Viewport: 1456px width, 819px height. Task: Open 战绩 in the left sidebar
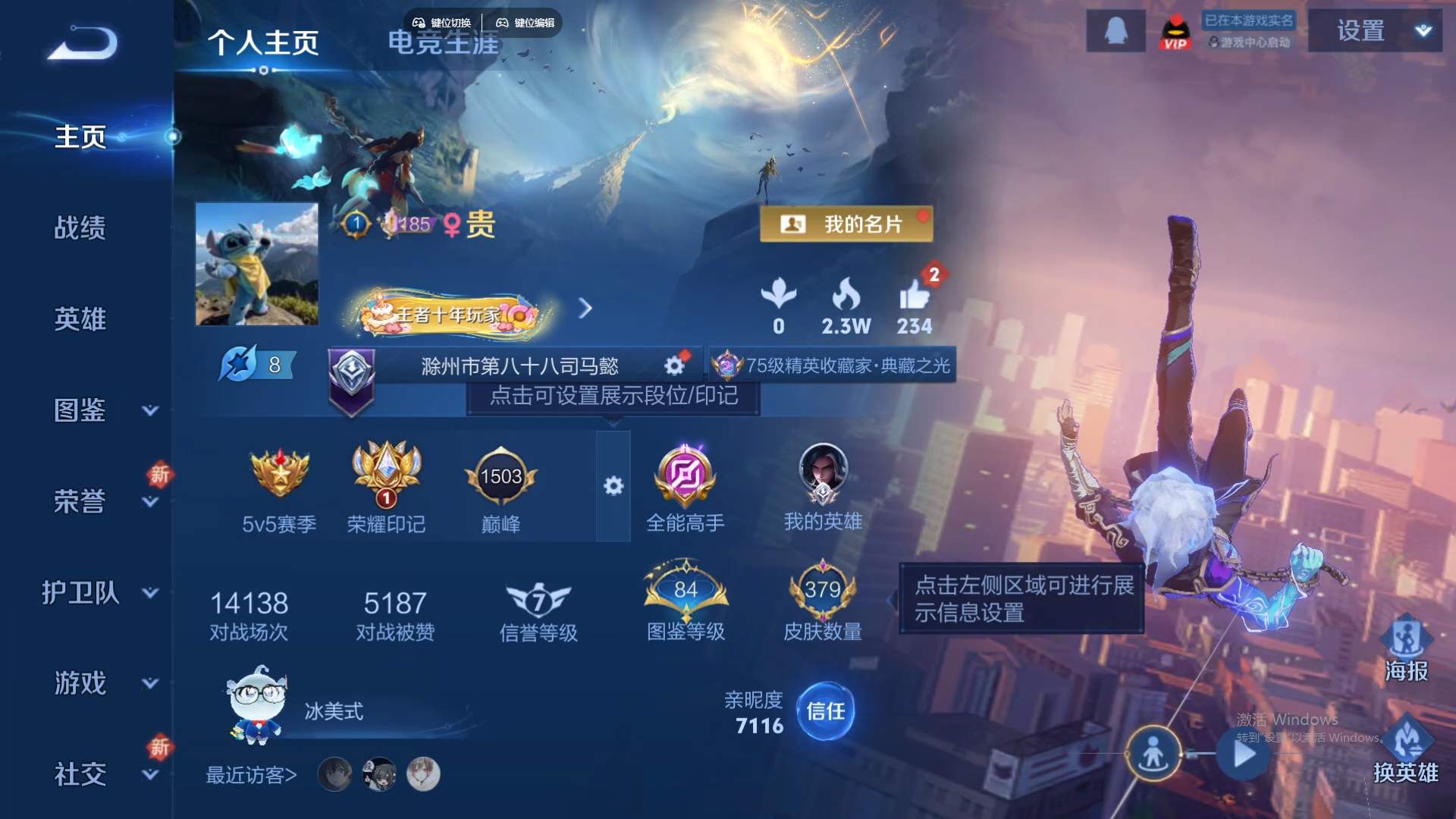coord(80,227)
